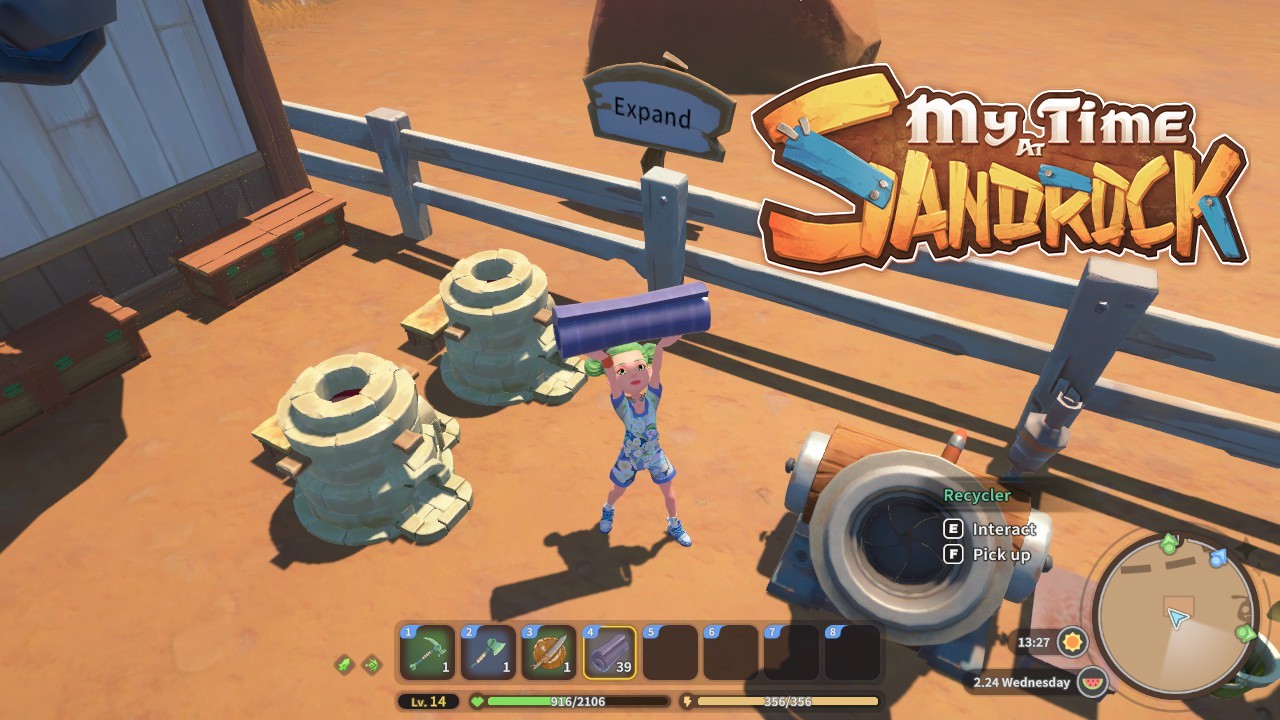Select the sword and shield in slot 3
This screenshot has height=720, width=1280.
[x=546, y=653]
